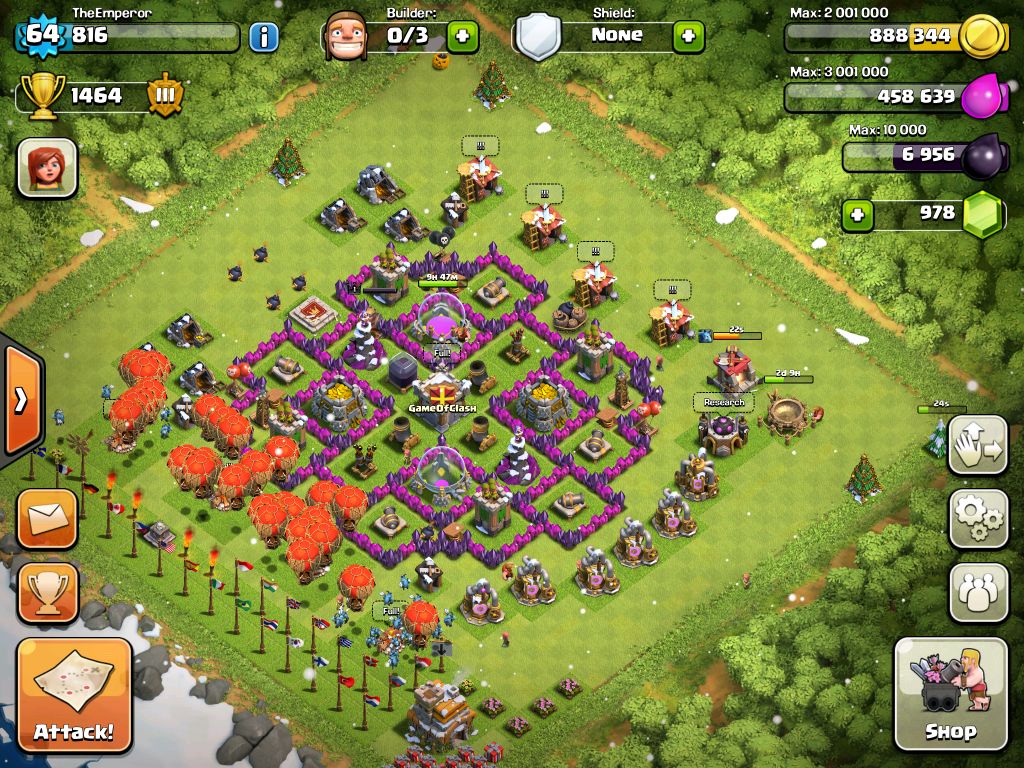Open the settings gears button
Image resolution: width=1024 pixels, height=768 pixels.
[x=978, y=519]
